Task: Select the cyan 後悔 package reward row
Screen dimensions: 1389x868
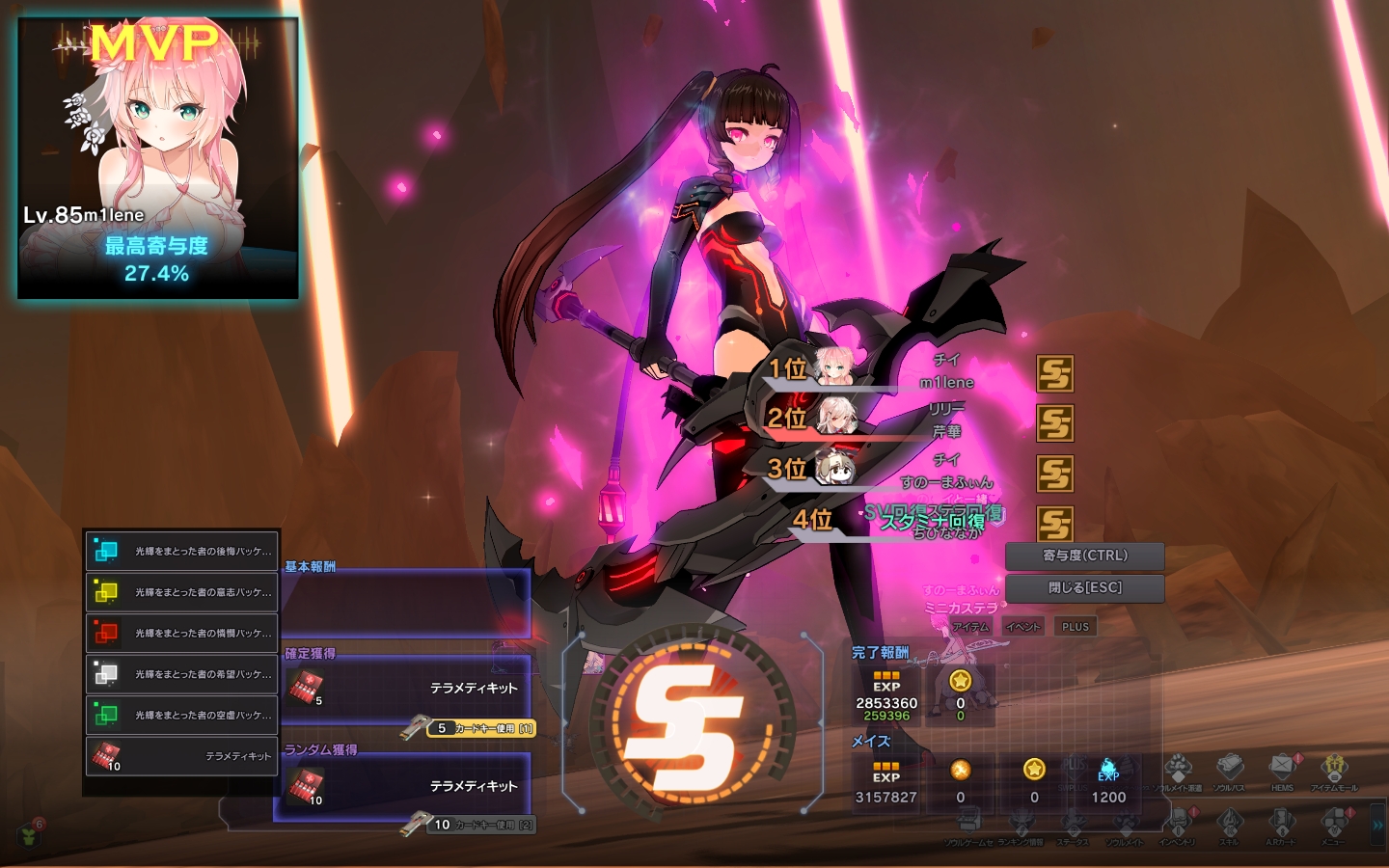Action: [181, 551]
